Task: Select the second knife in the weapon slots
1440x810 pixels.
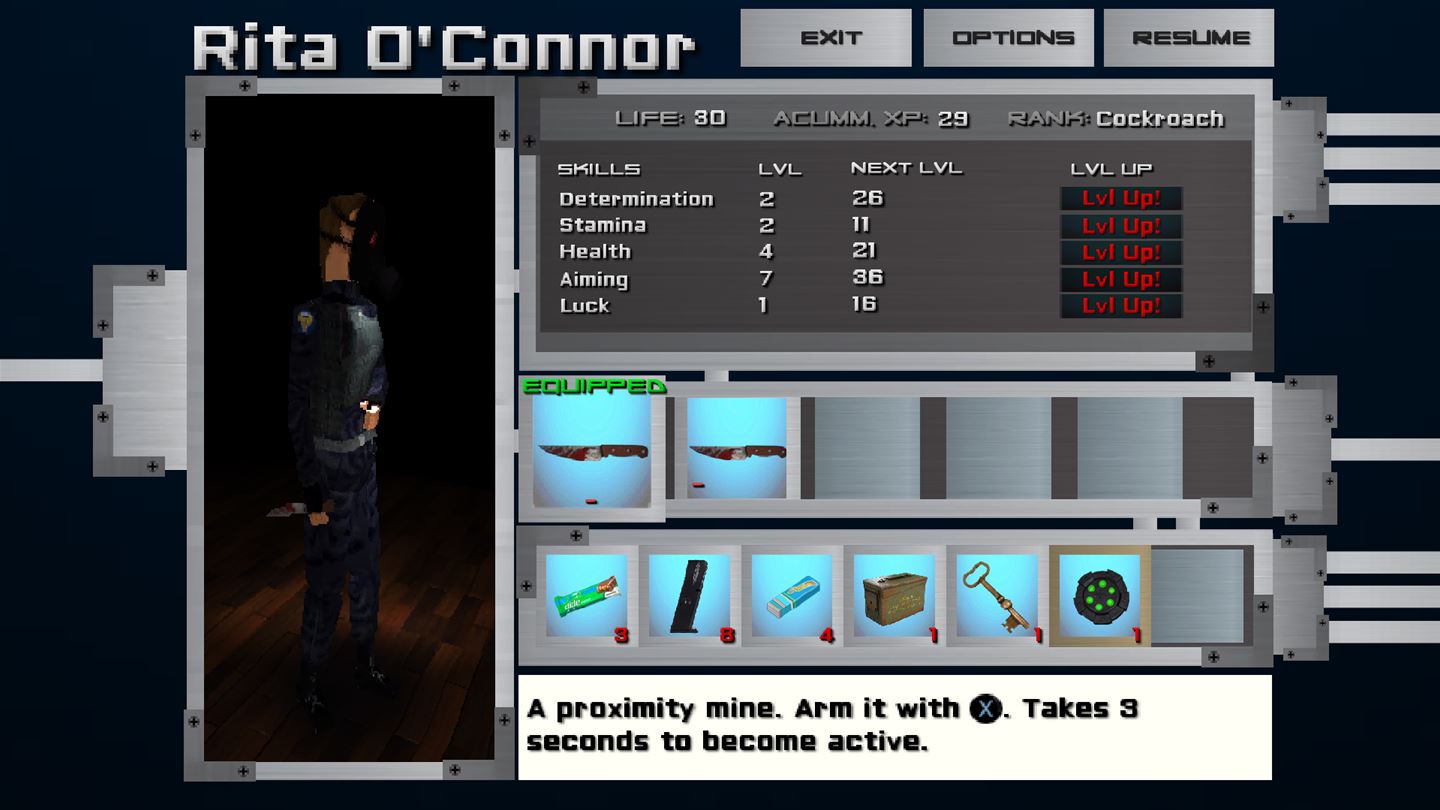Action: (736, 450)
